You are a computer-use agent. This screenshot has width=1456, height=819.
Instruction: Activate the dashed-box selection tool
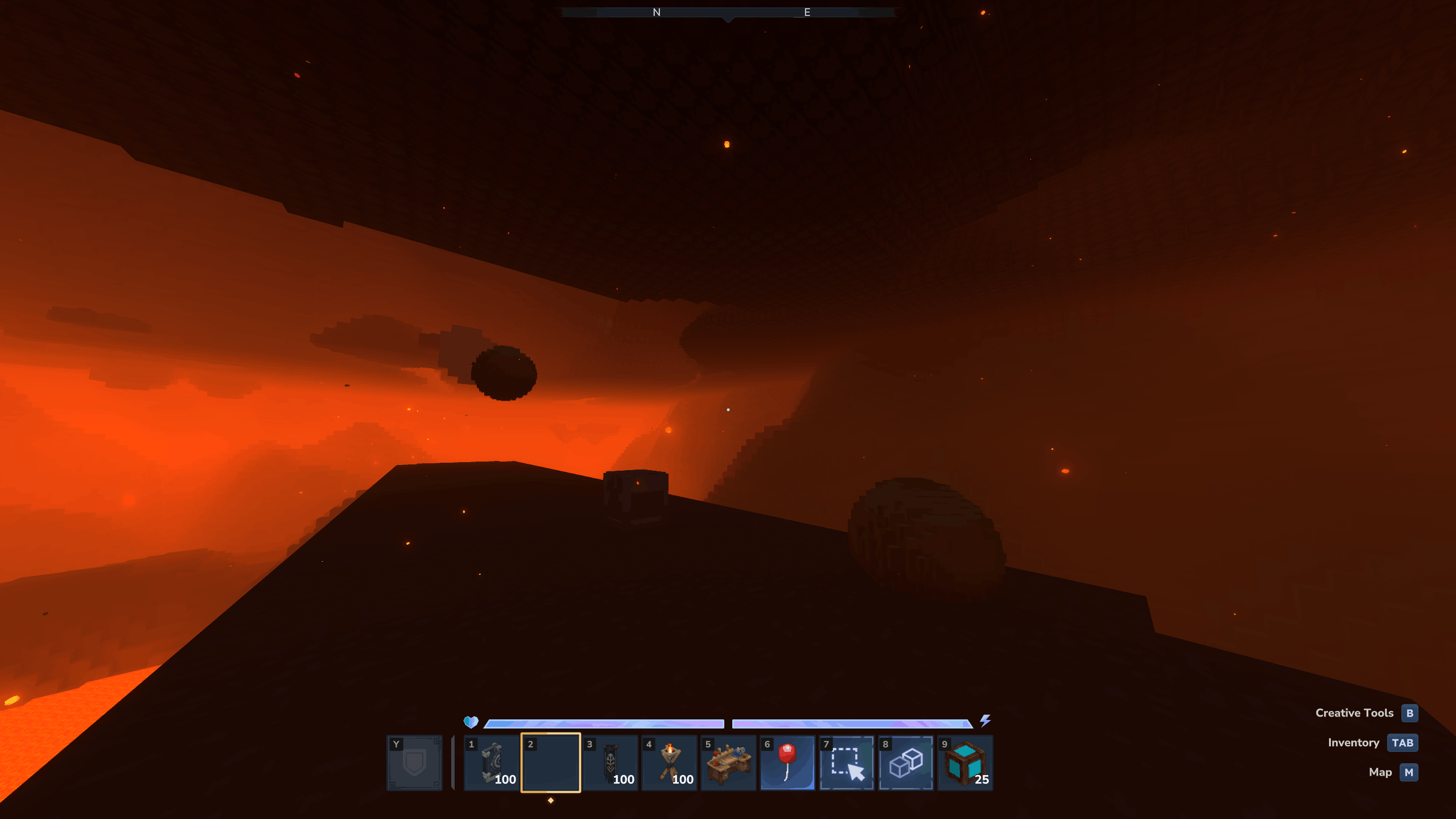(847, 762)
